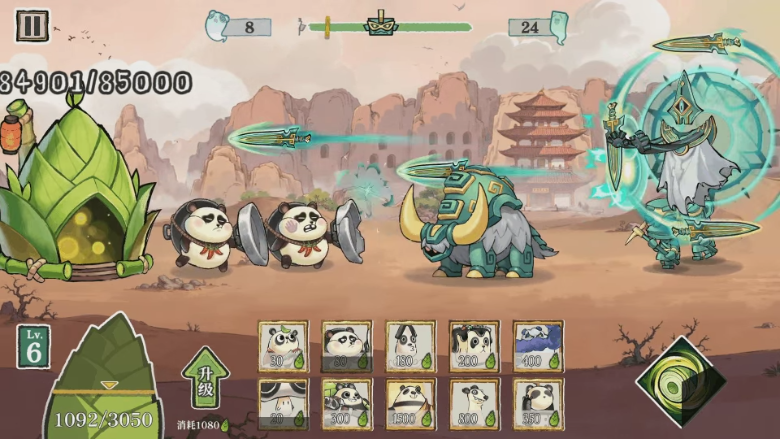Choose the 200-cost panda card
The image size is (780, 439).
474,346
